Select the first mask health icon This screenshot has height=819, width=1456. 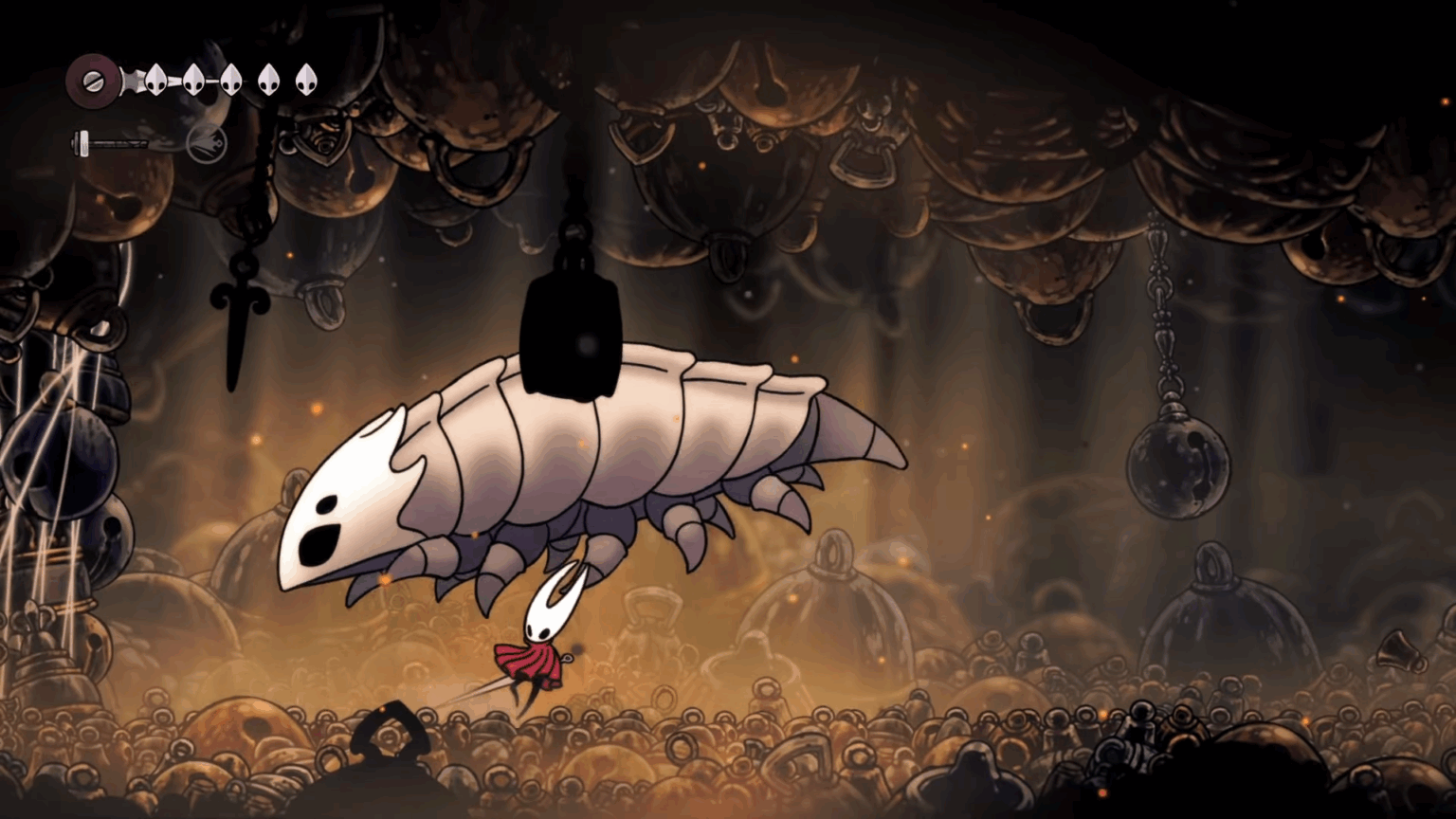(156, 81)
